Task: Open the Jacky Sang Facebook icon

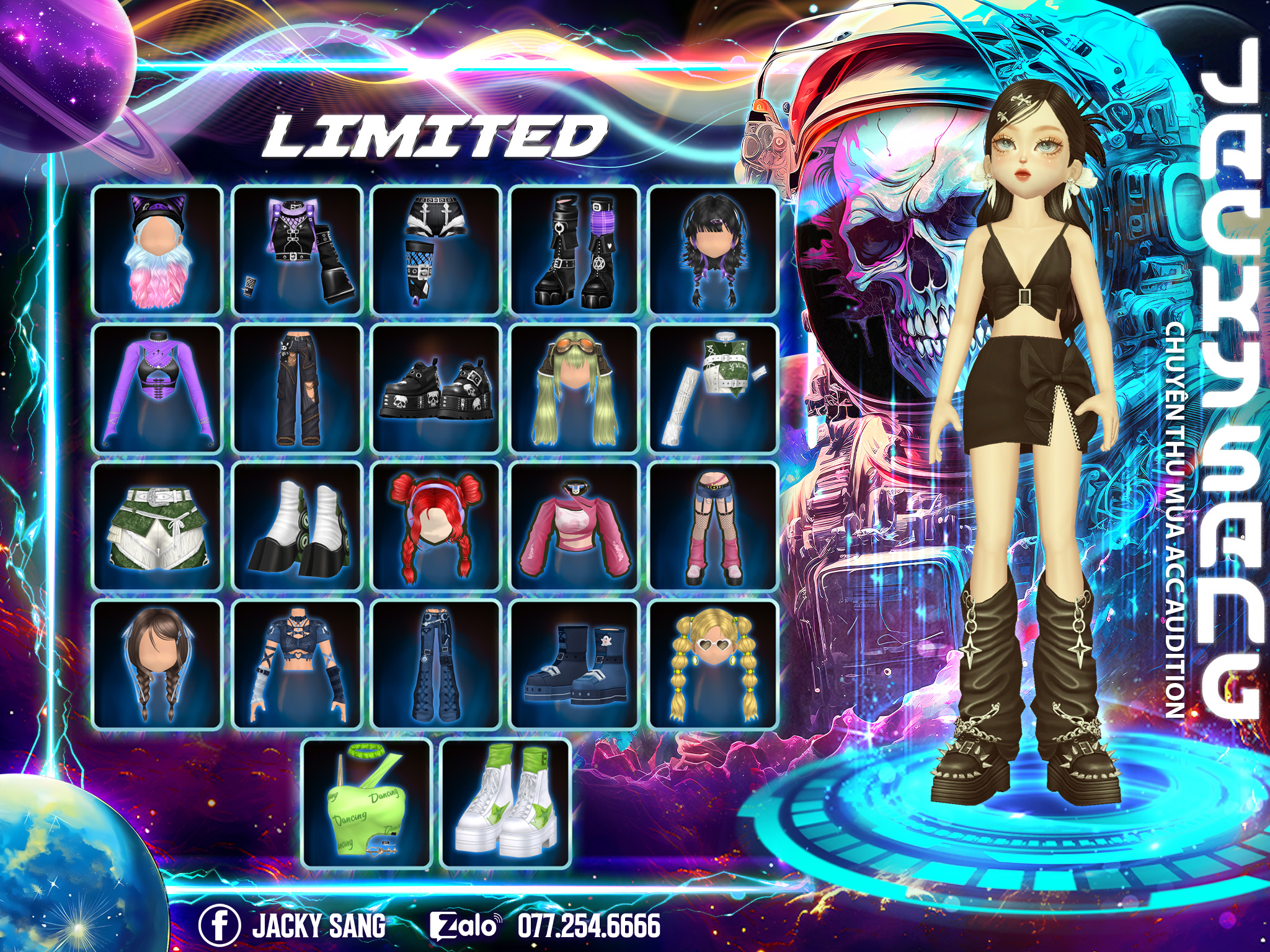Action: click(219, 925)
